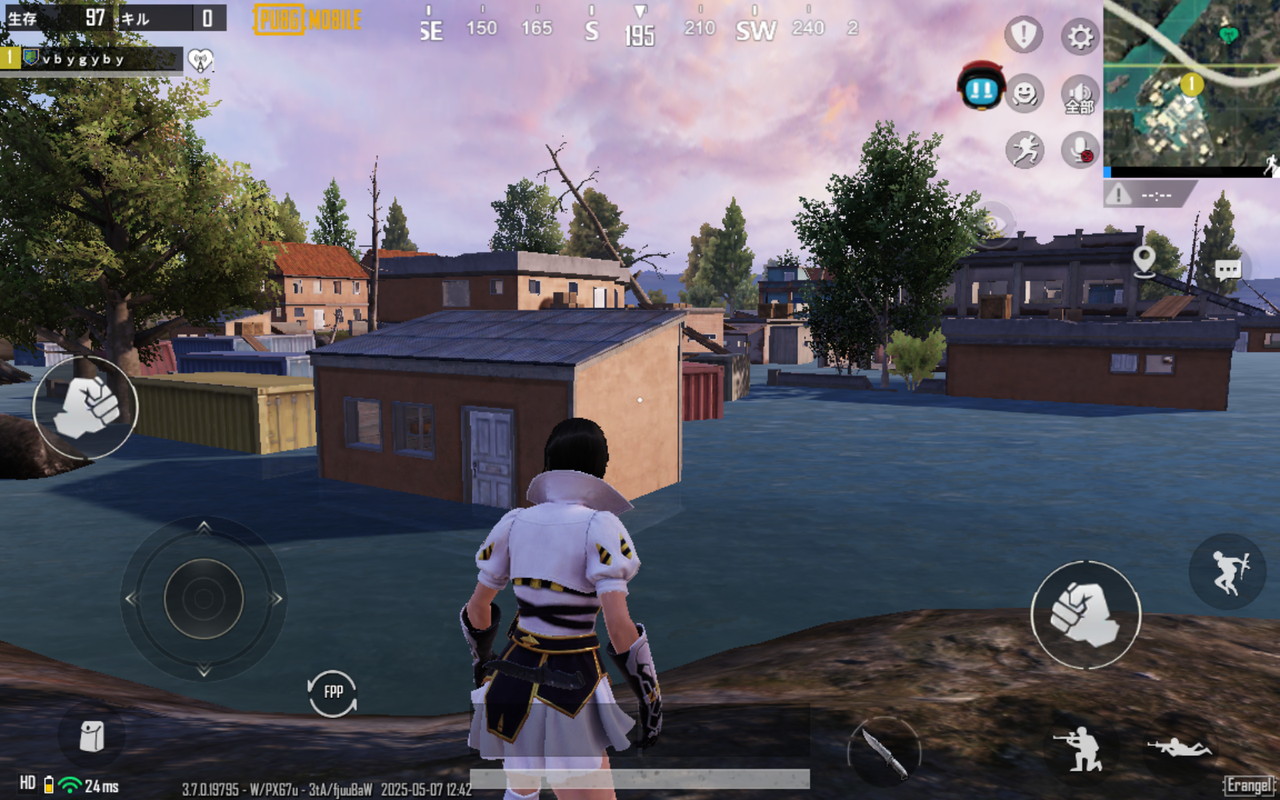The height and width of the screenshot is (800, 1280).
Task: Click the heart icon beside the player name
Action: coord(201,60)
